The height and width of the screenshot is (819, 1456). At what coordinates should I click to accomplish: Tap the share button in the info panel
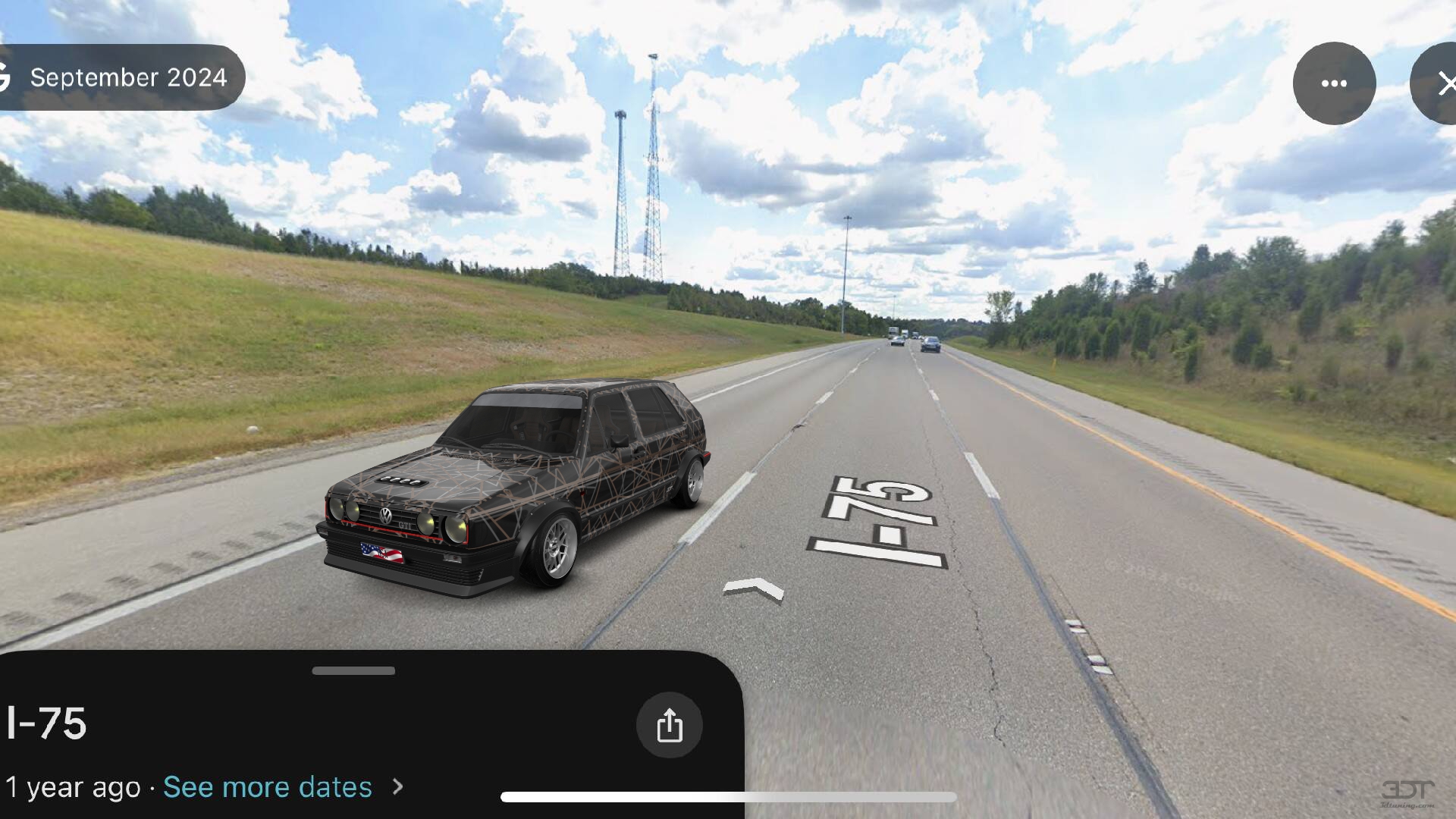[669, 725]
